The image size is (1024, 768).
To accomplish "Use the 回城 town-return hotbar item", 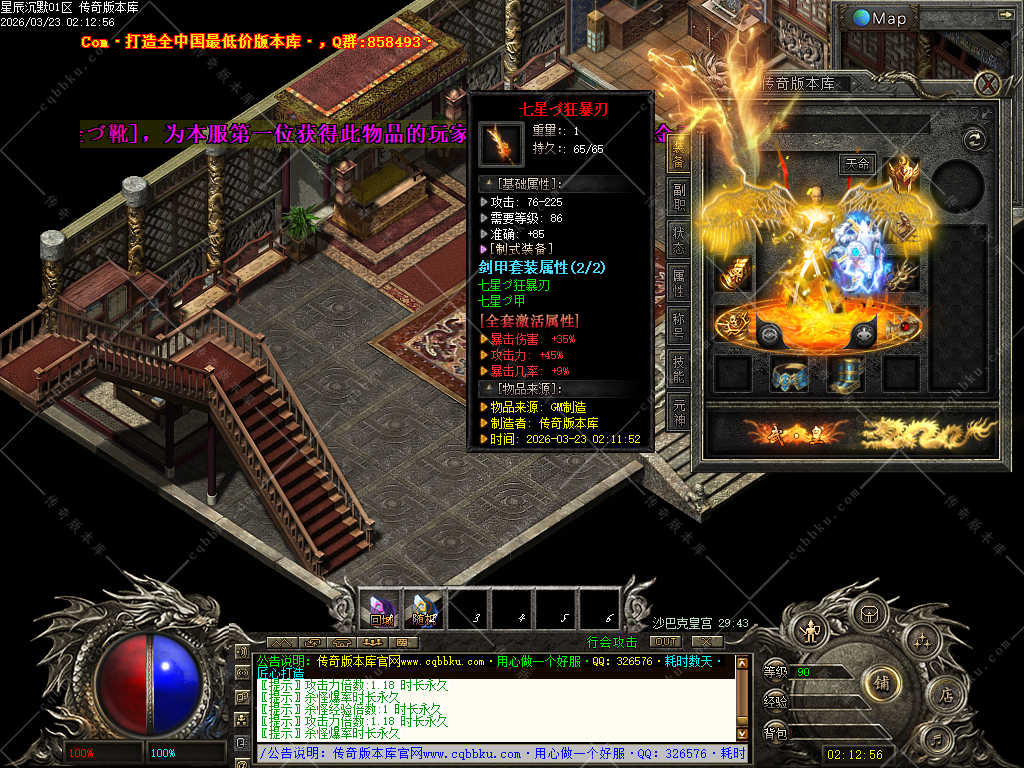I will [380, 608].
